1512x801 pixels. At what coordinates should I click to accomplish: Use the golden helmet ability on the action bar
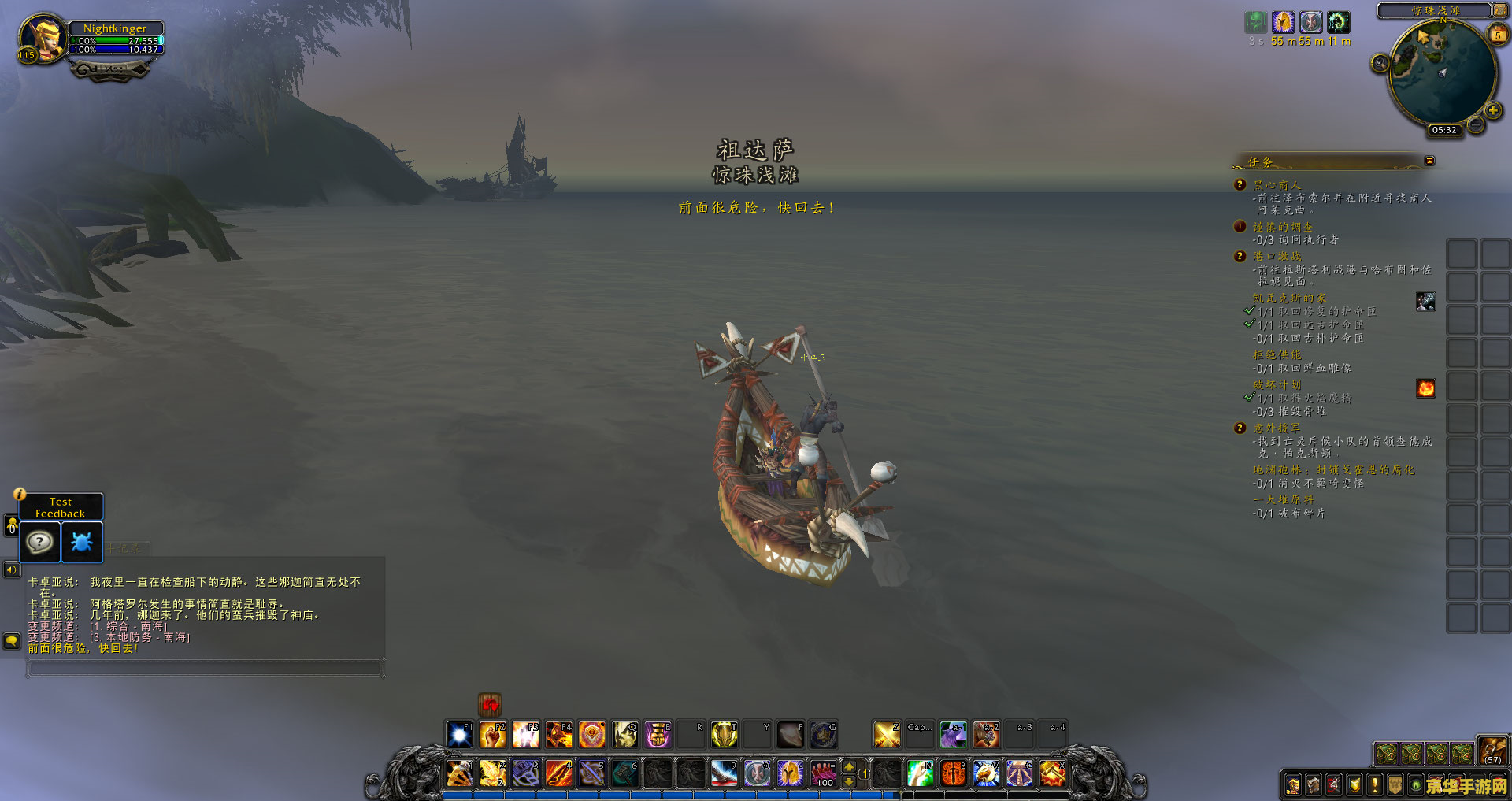(x=790, y=773)
